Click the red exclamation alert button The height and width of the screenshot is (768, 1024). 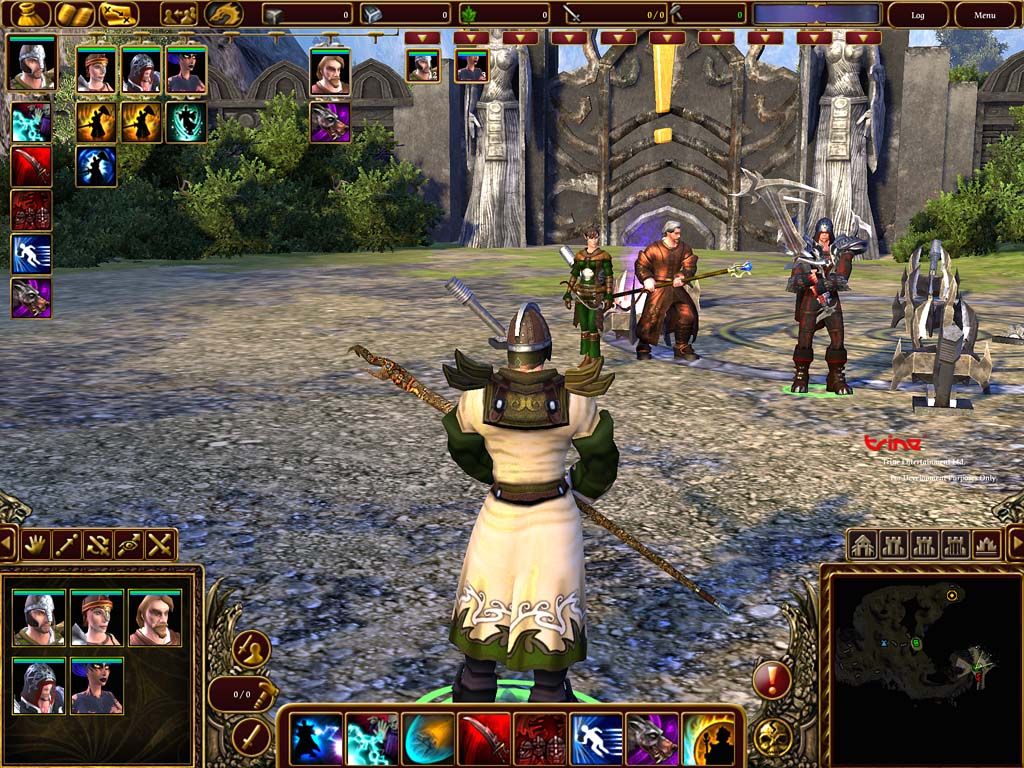[x=771, y=681]
